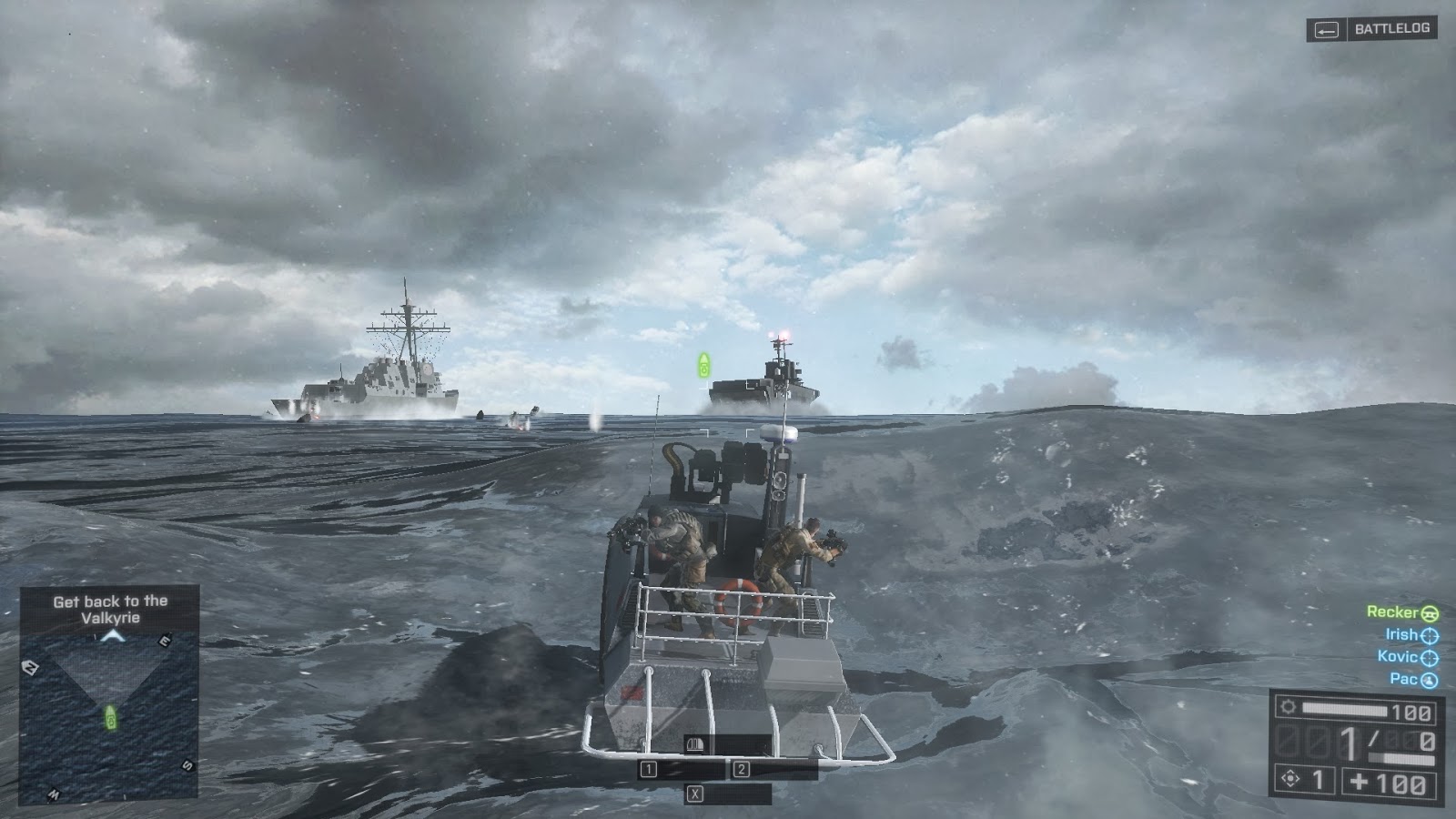Toggle the X exit-vehicle prompt

pyautogui.click(x=695, y=791)
